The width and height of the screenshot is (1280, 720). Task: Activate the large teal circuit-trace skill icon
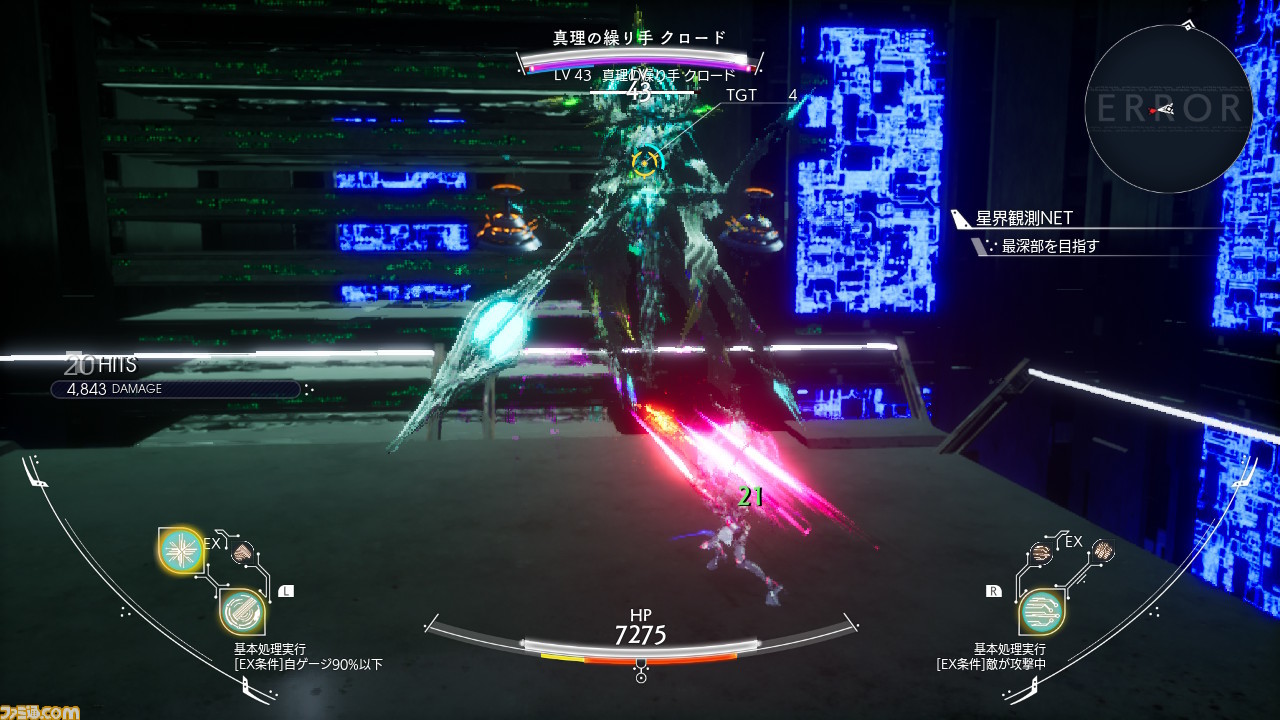pos(1041,612)
